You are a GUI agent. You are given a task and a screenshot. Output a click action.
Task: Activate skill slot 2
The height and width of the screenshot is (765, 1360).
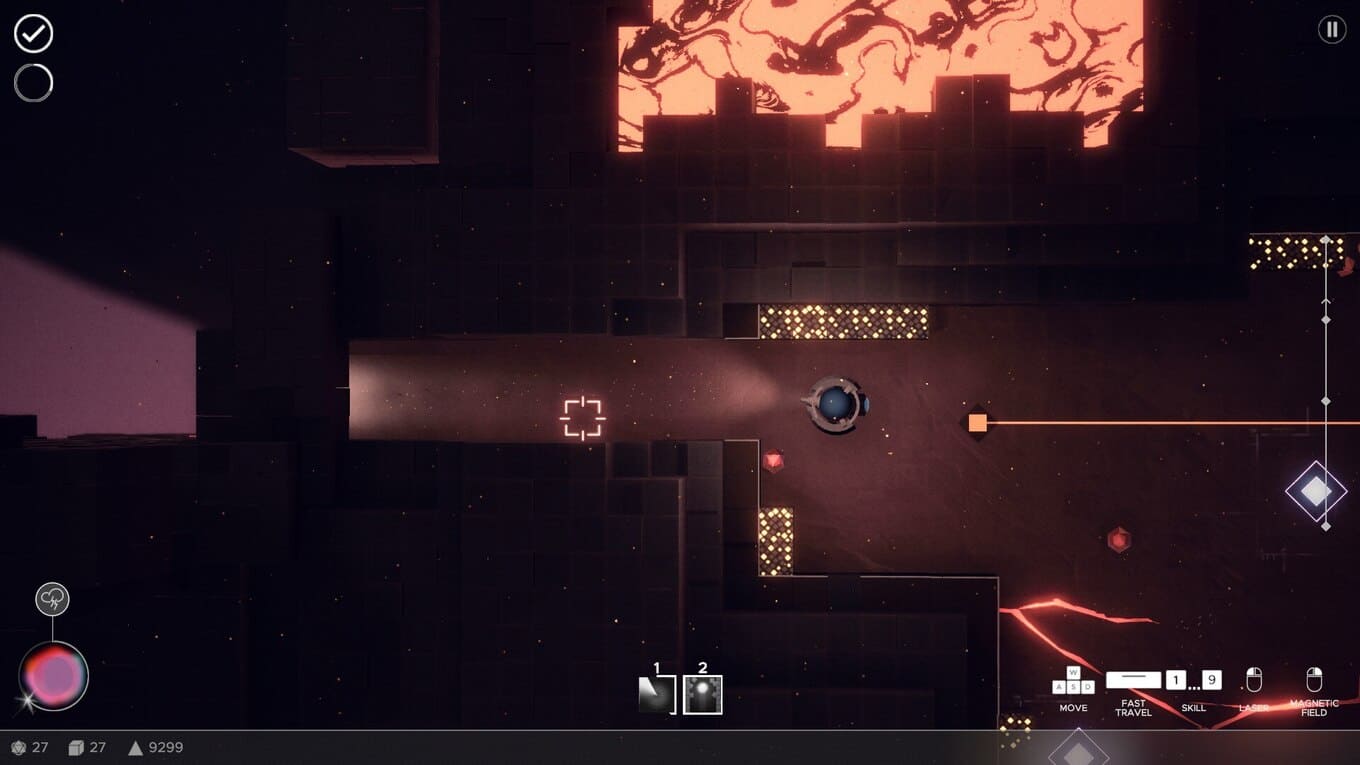pyautogui.click(x=702, y=694)
